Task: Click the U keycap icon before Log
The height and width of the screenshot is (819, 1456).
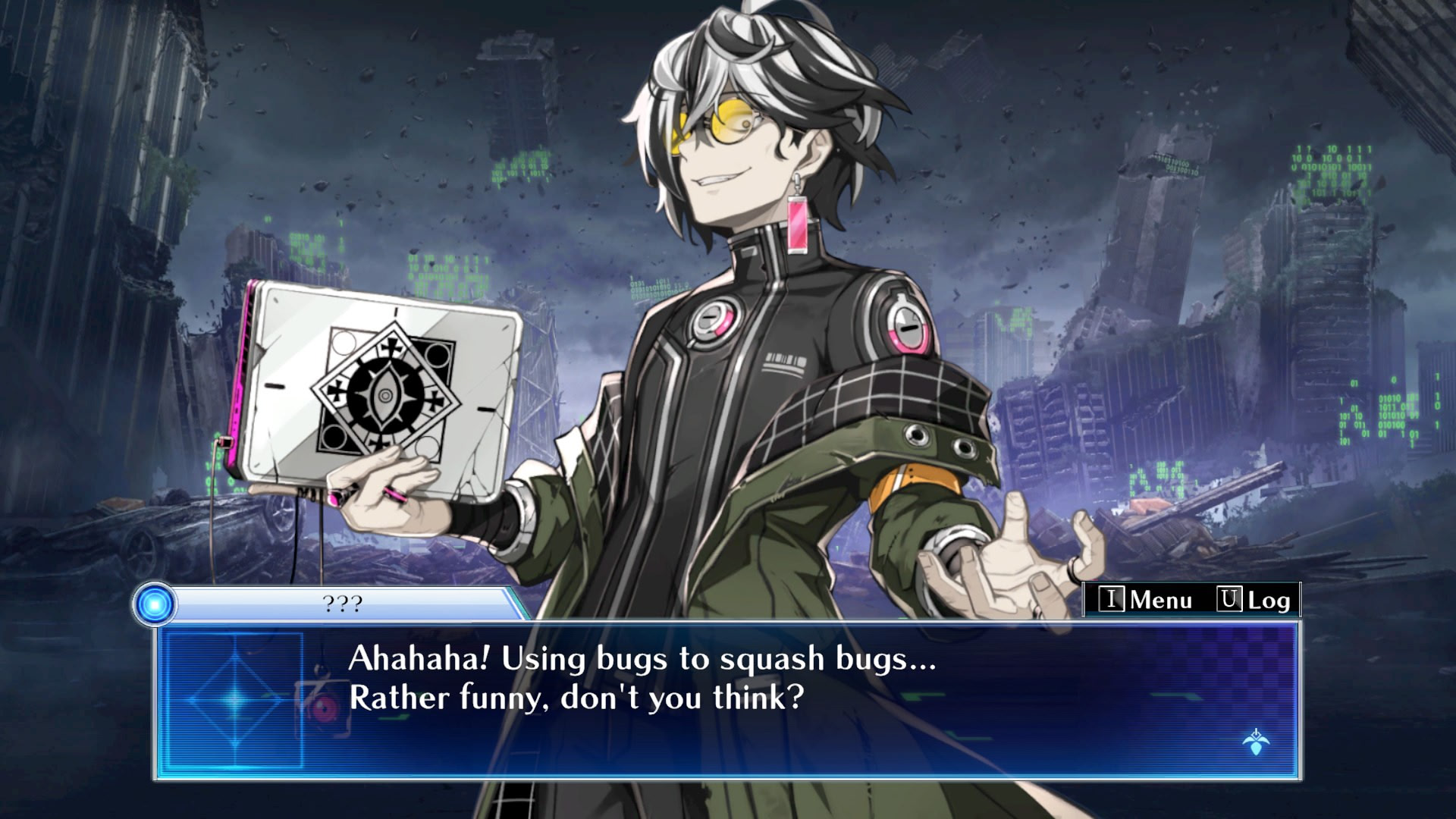Action: pos(1229,599)
